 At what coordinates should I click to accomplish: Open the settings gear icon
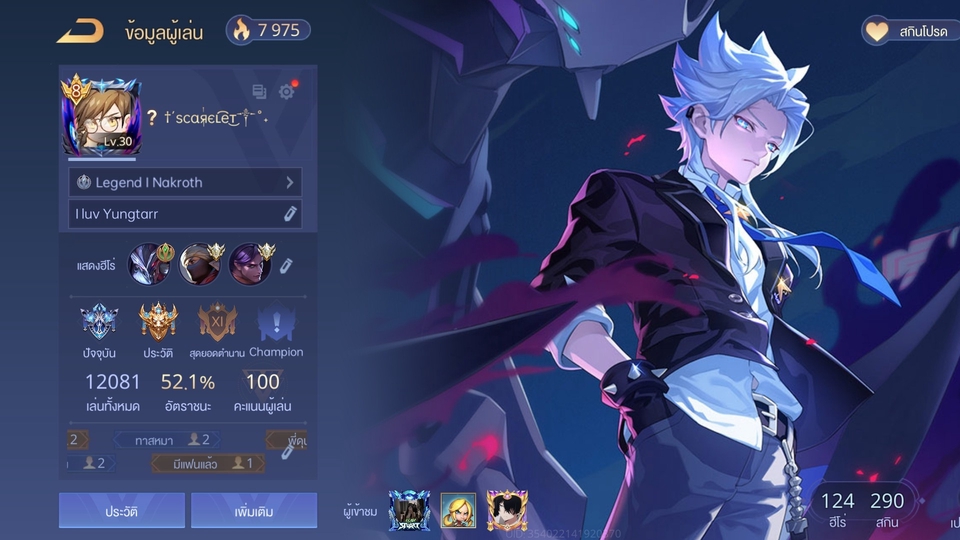coord(287,92)
